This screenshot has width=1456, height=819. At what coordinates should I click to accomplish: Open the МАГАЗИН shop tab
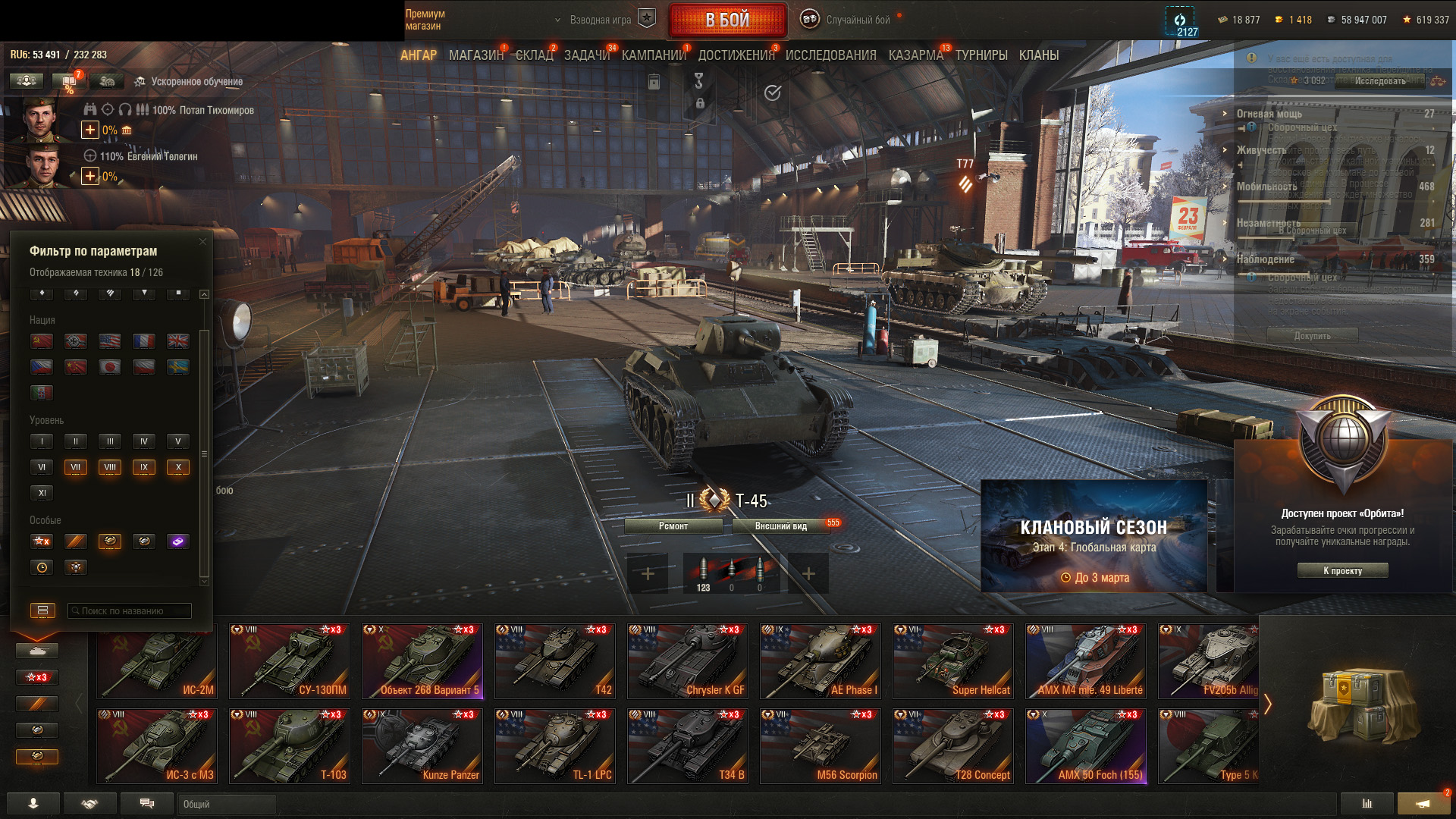point(475,55)
